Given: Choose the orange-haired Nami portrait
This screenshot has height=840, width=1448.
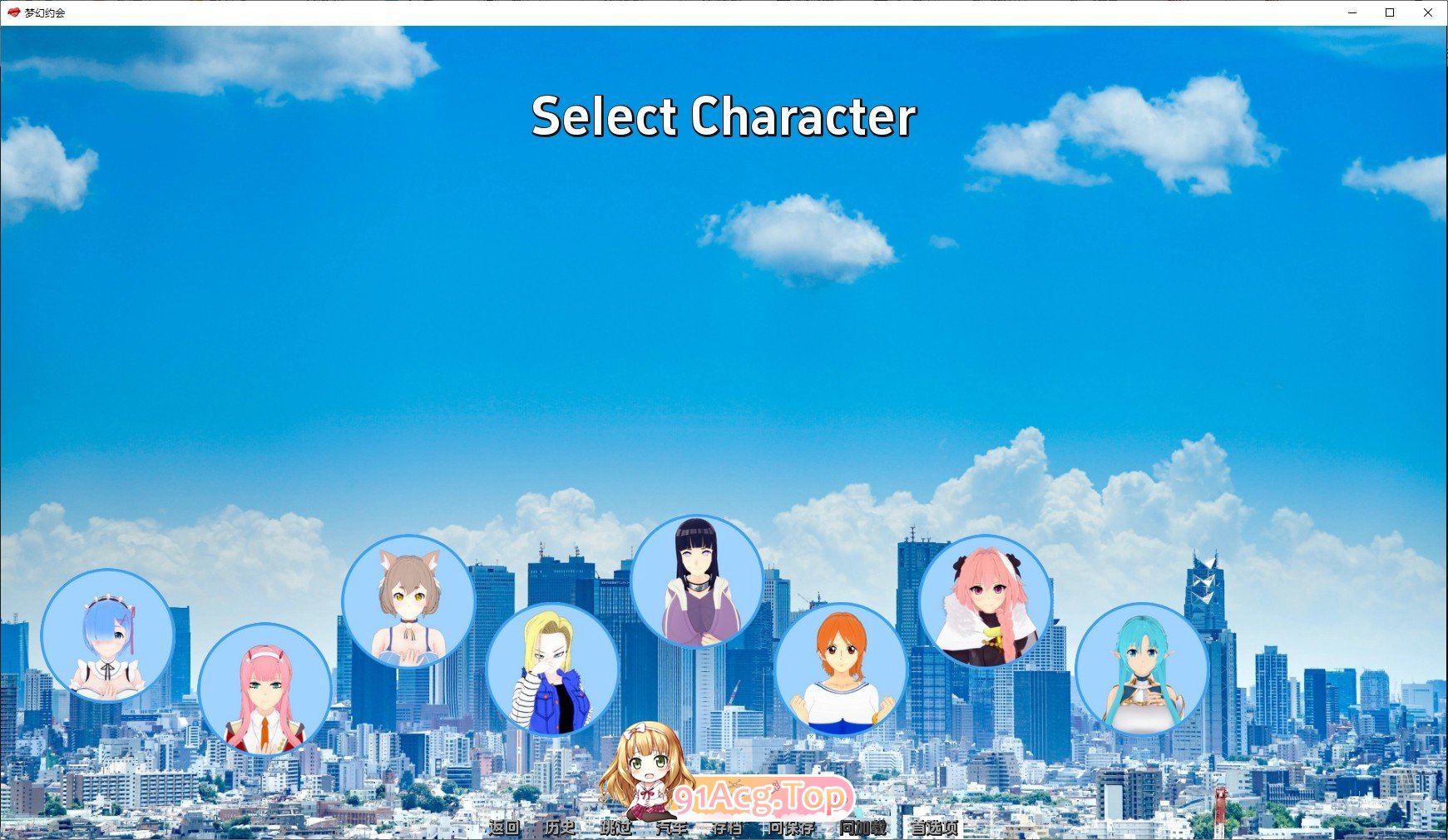Looking at the screenshot, I should 843,670.
